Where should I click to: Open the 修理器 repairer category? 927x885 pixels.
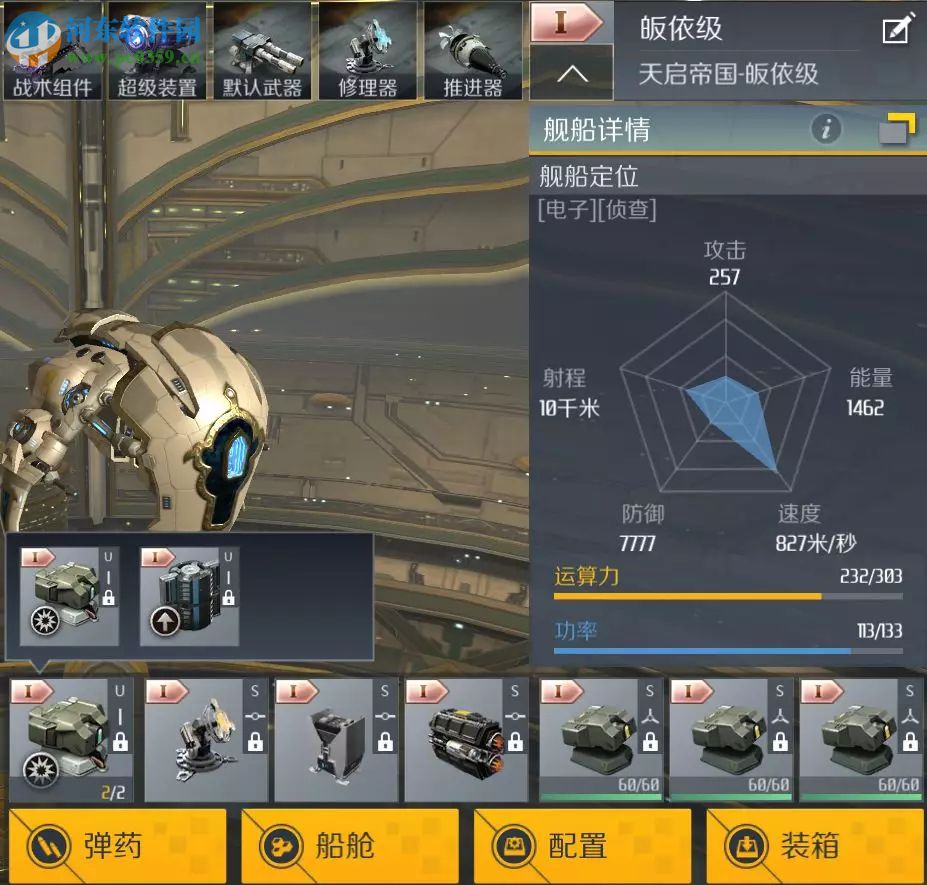click(x=367, y=51)
